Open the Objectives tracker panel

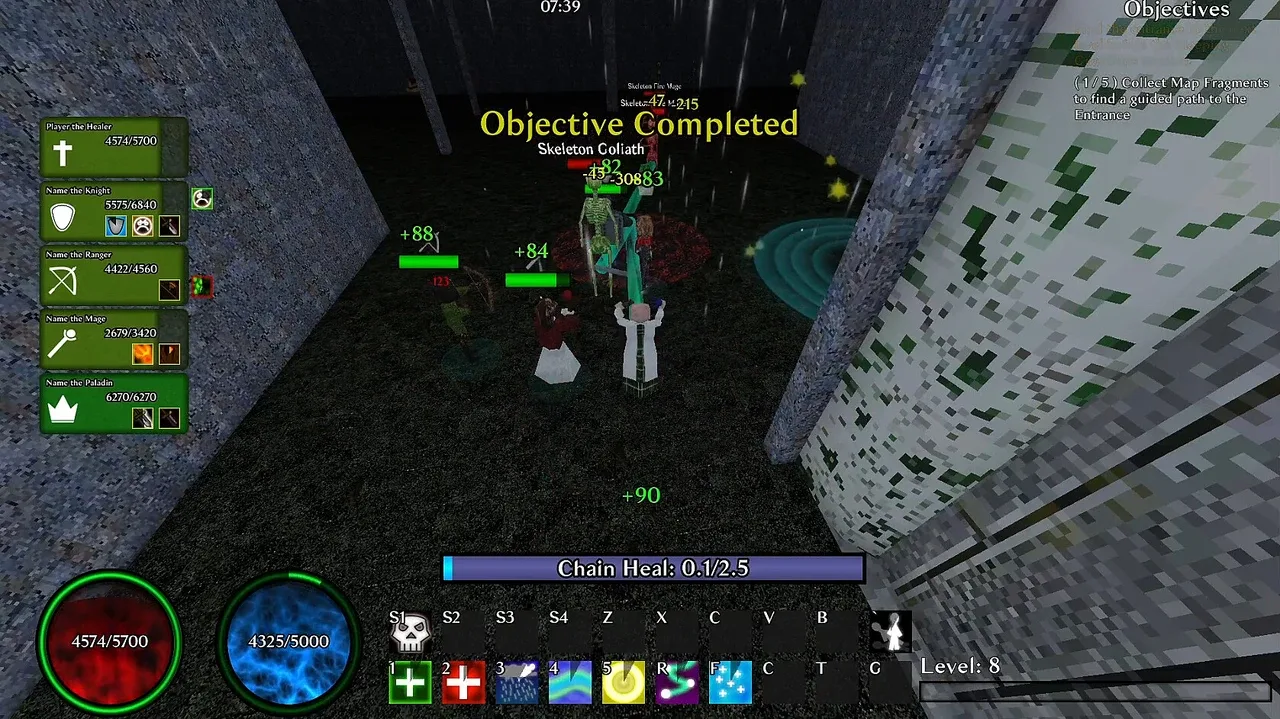click(1176, 10)
